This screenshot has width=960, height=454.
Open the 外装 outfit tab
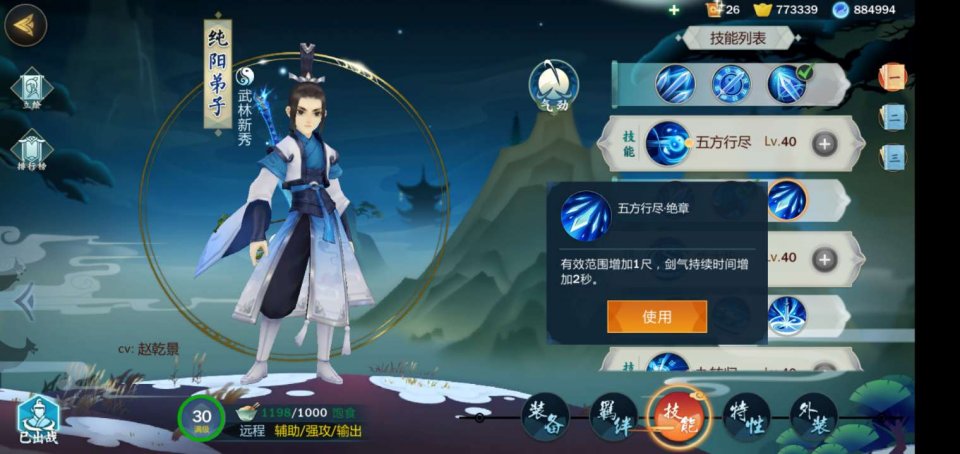[x=813, y=416]
